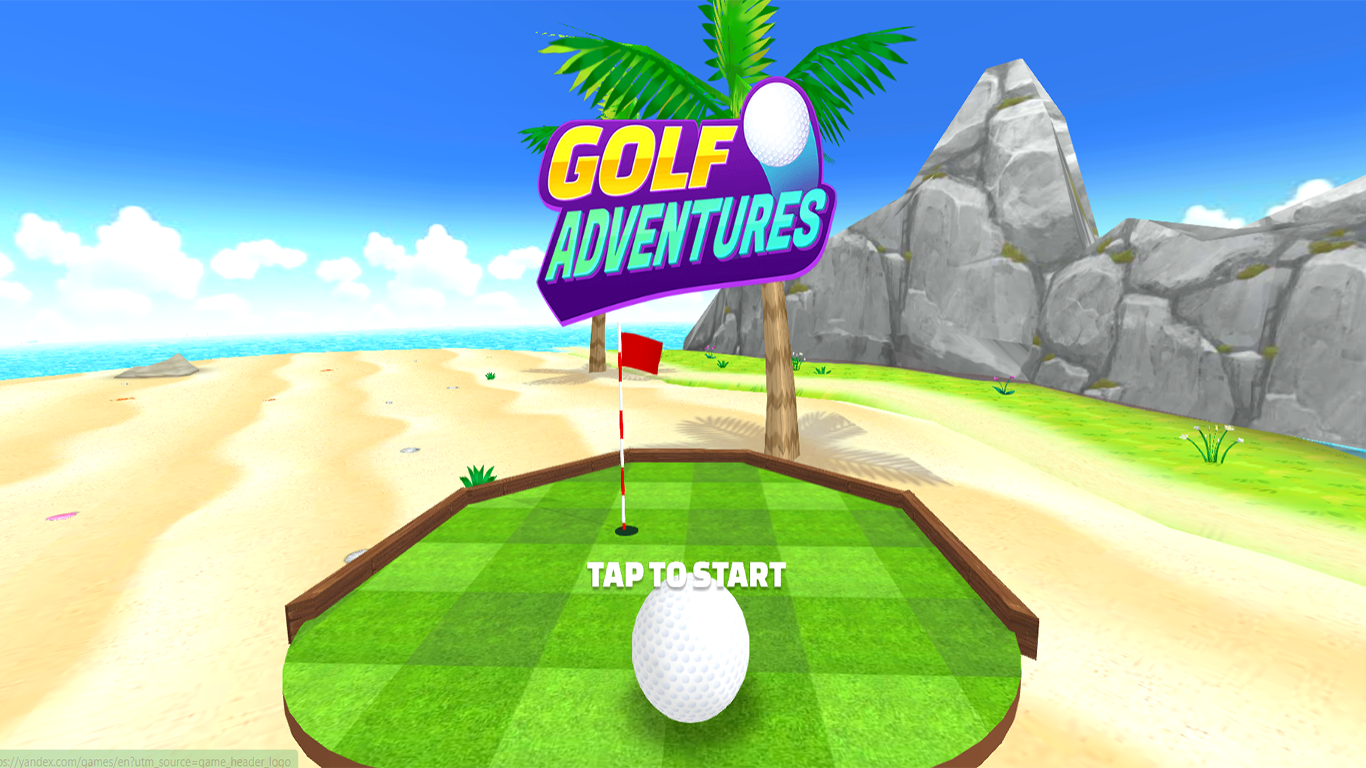
Task: Click the striped flagpole
Action: (x=621, y=440)
